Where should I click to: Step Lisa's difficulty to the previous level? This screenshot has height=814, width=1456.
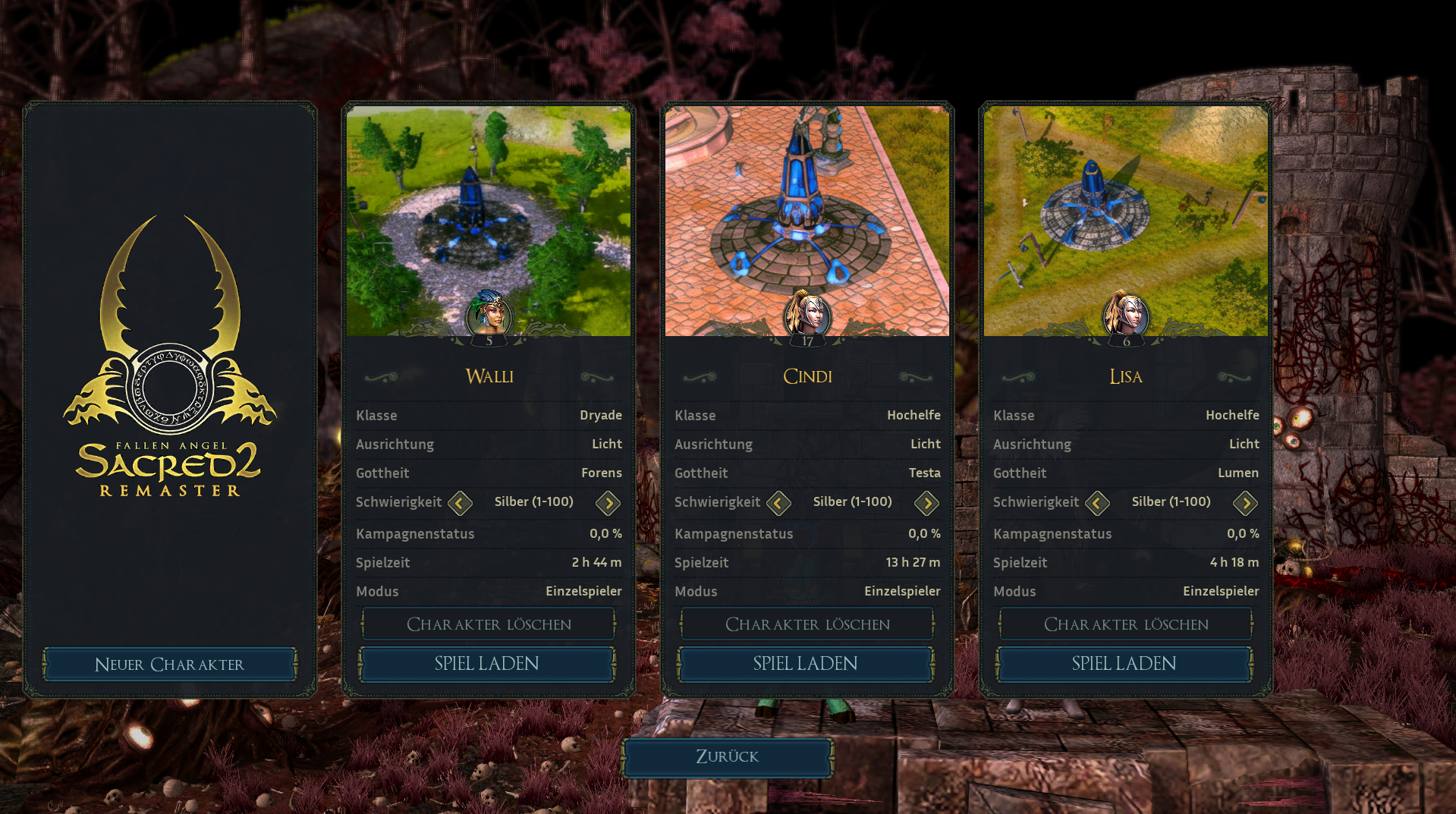click(x=1097, y=502)
